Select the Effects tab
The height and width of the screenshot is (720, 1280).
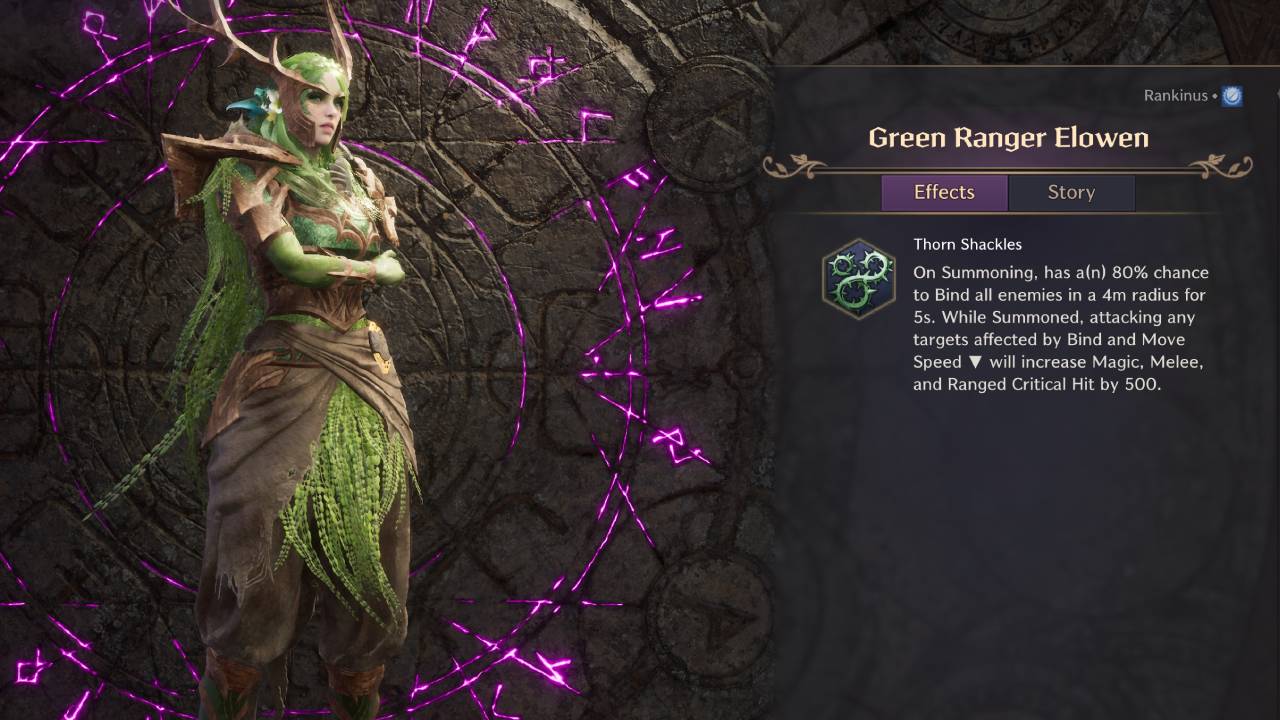(944, 192)
